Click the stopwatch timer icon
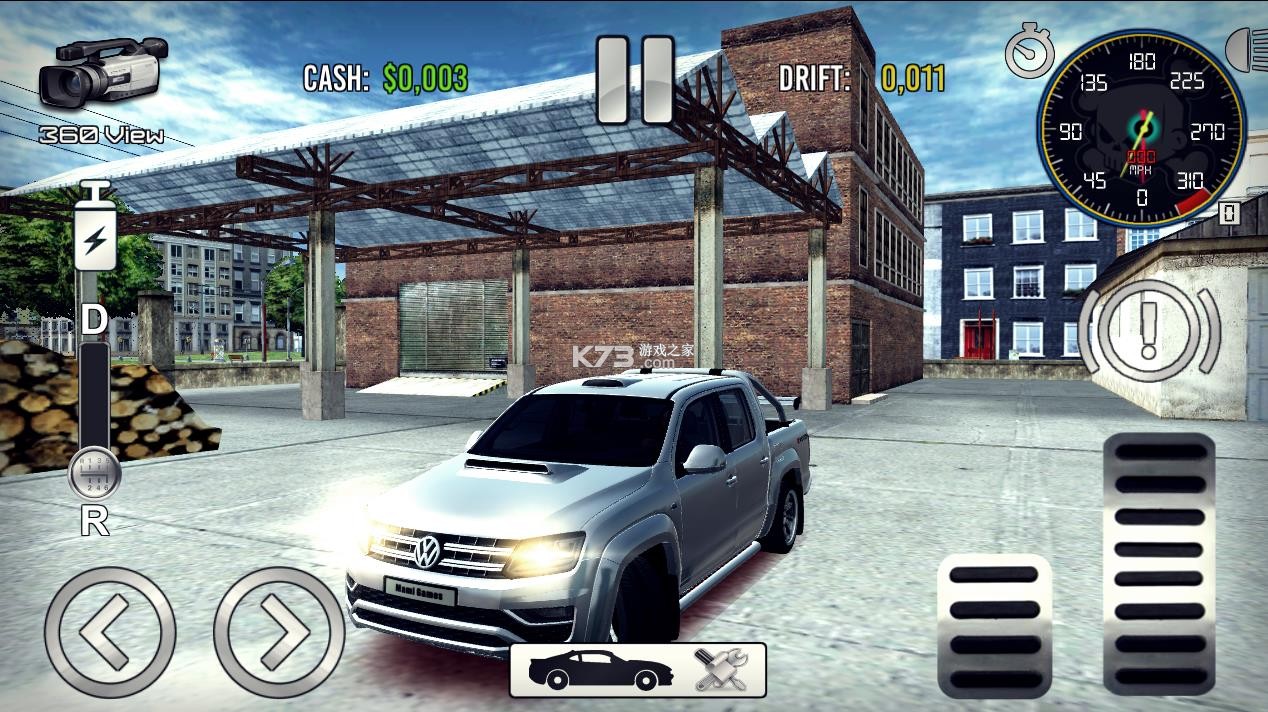 1030,52
